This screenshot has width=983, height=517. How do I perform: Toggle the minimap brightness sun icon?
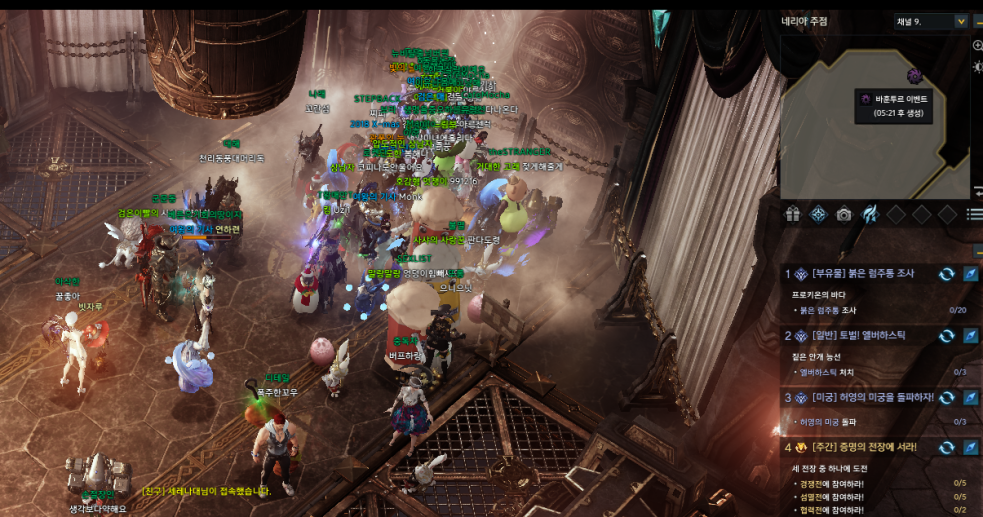(x=977, y=66)
